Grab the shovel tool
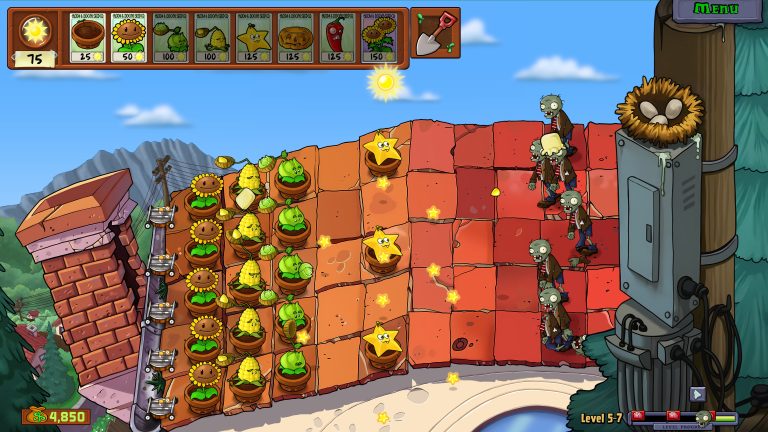This screenshot has width=768, height=432. (x=435, y=33)
